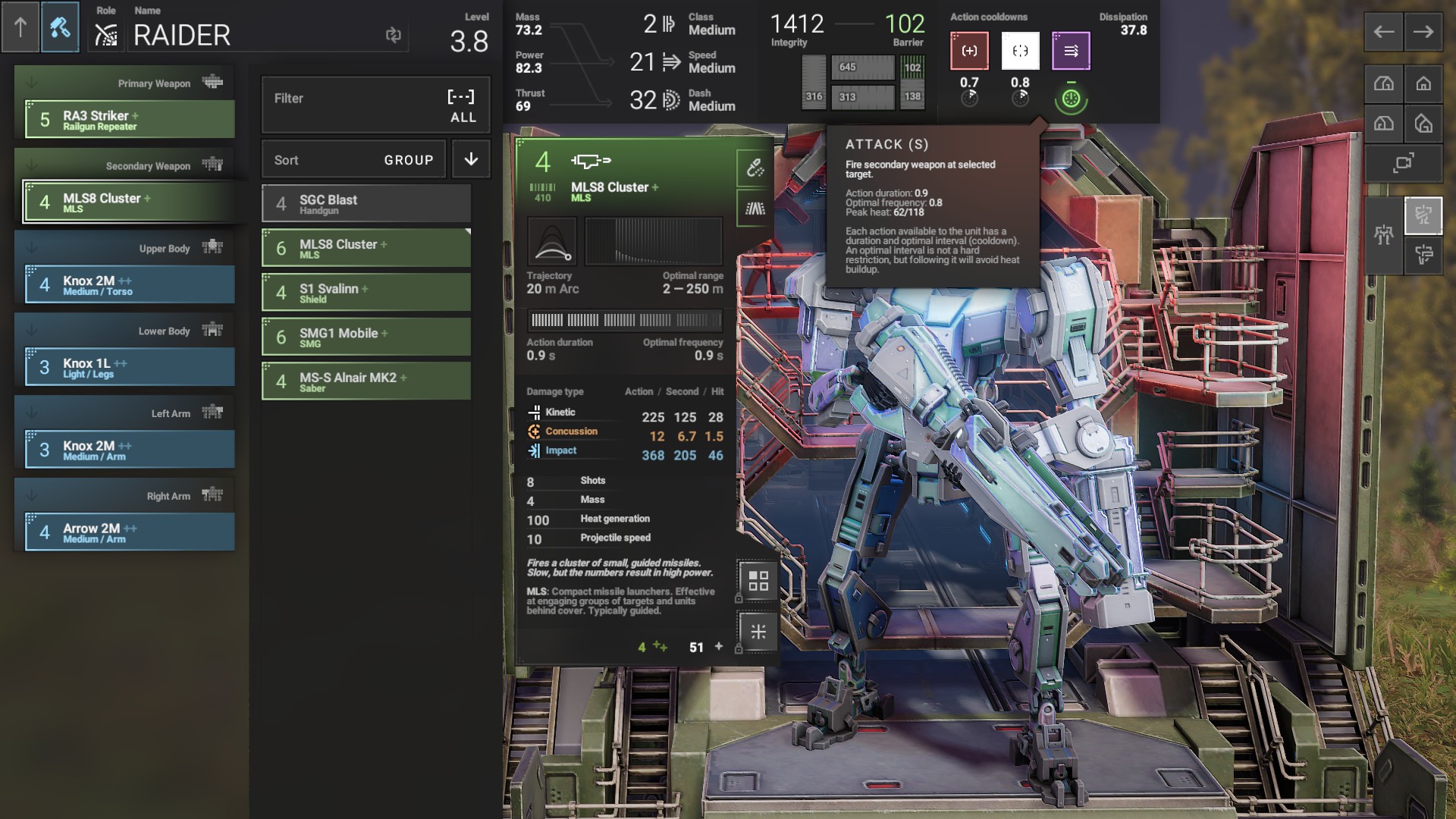This screenshot has width=1456, height=819.
Task: Select SMG1 Mobile from the inventory list
Action: click(366, 337)
